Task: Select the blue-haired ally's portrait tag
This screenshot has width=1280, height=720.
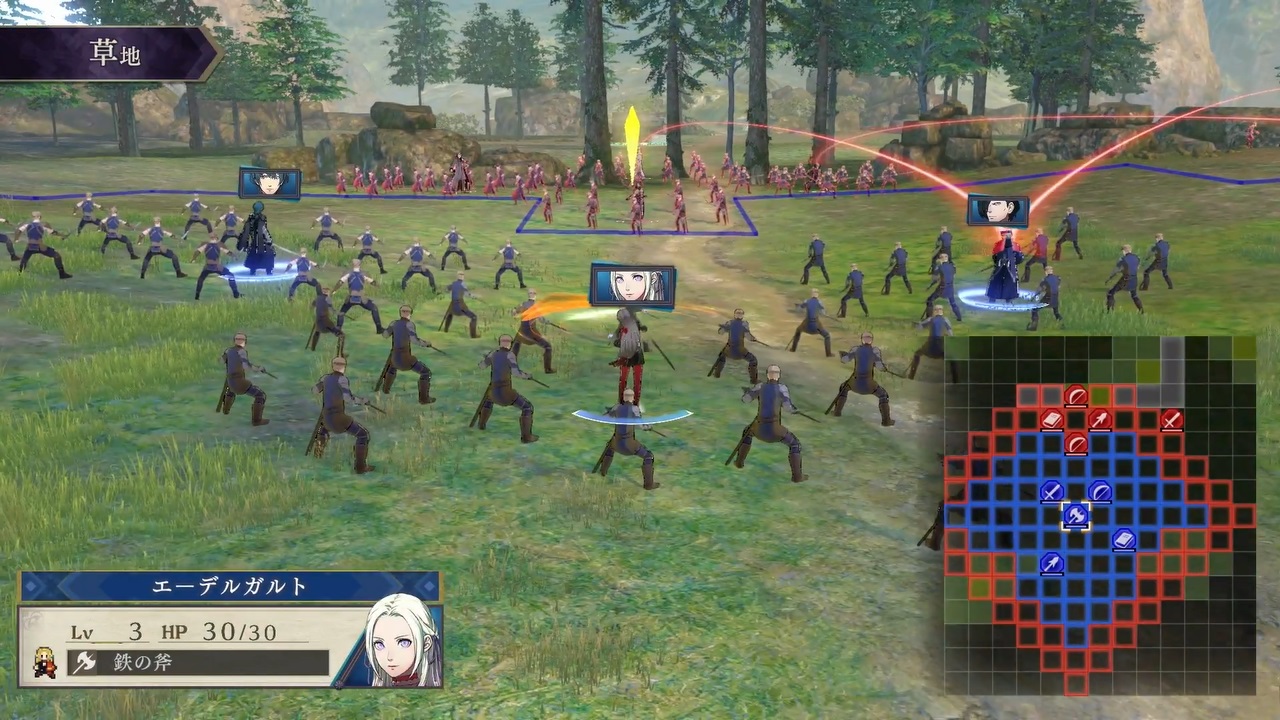Action: coord(269,183)
